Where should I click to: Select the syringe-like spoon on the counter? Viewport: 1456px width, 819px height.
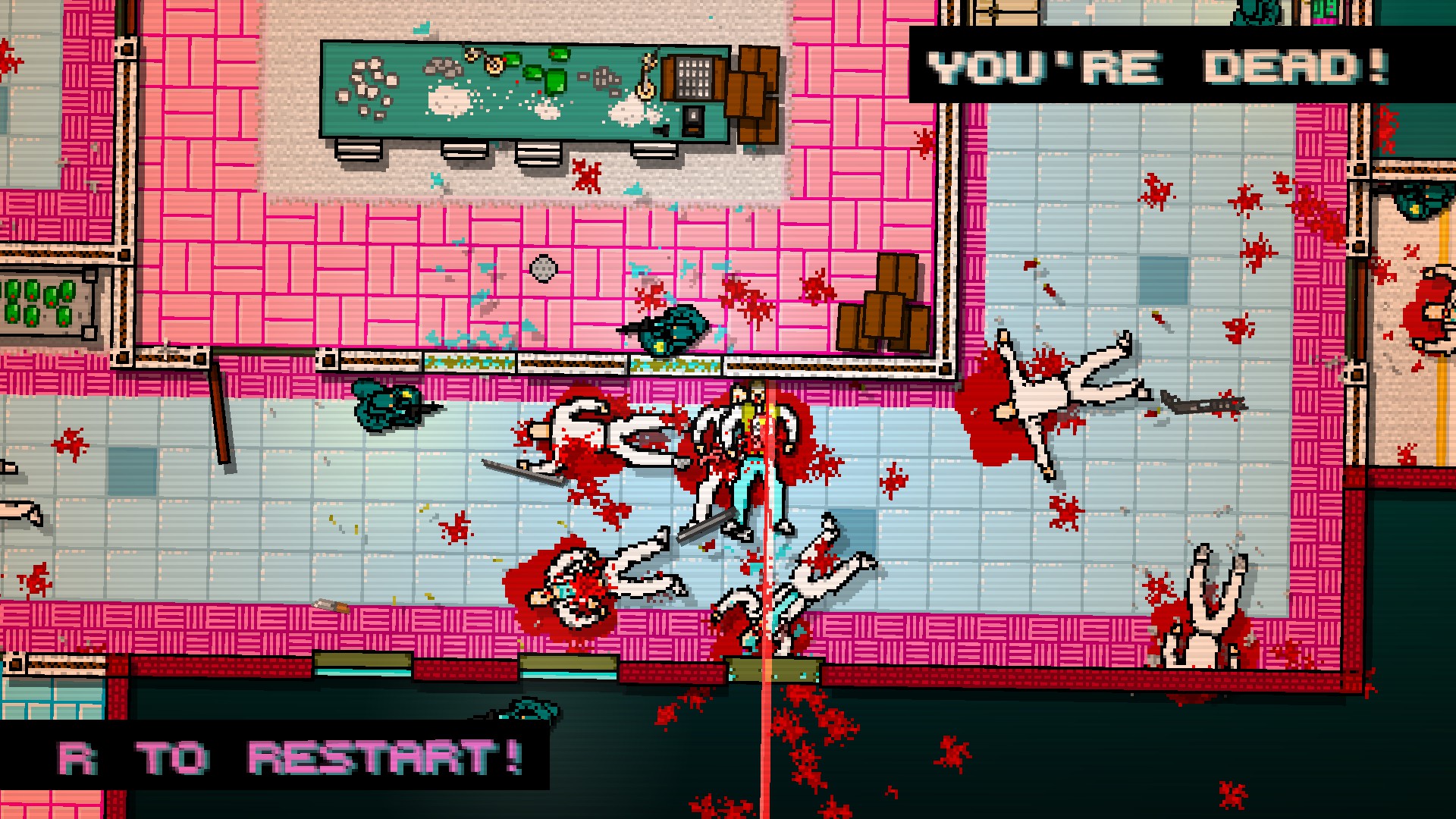point(648,74)
